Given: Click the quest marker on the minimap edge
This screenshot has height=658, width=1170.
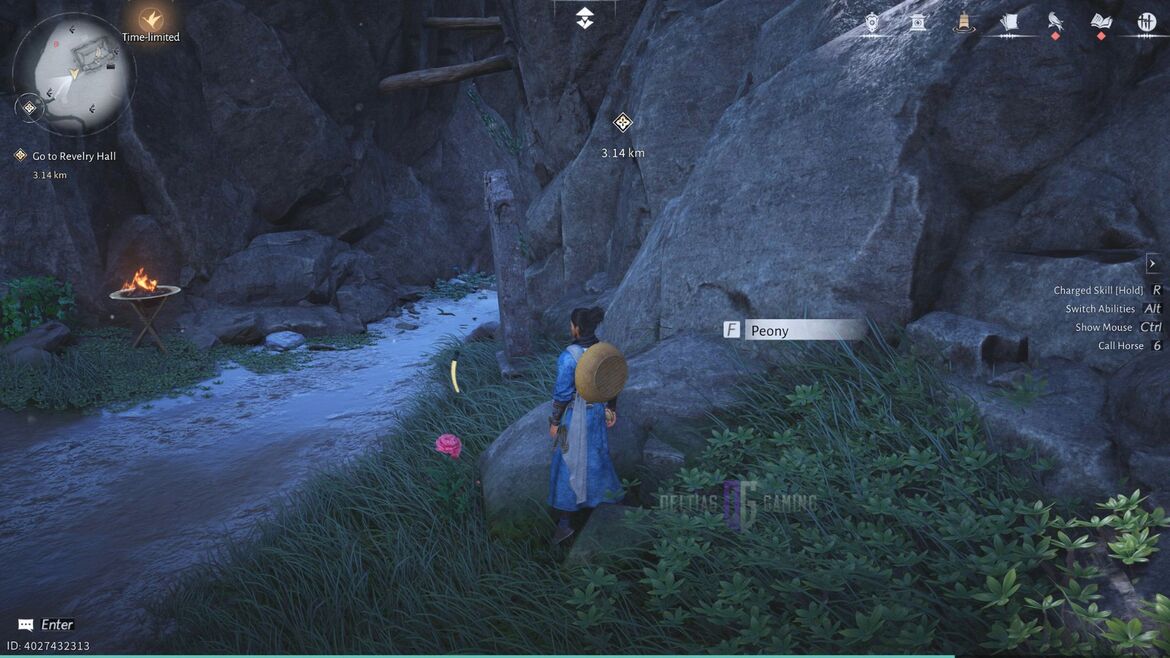Looking at the screenshot, I should [x=29, y=107].
